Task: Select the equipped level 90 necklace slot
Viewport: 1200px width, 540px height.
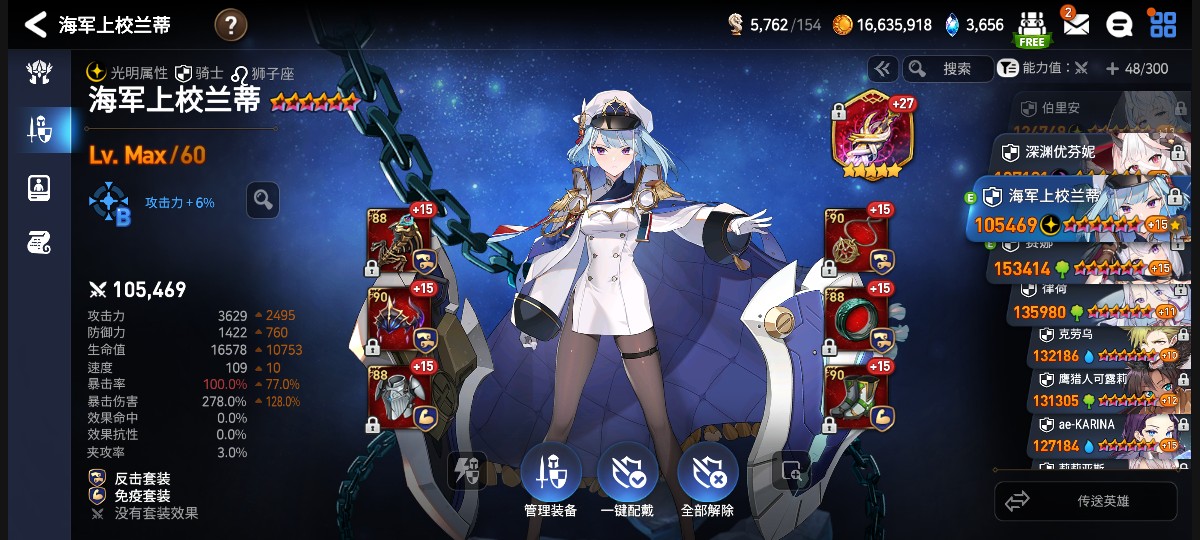Action: (x=856, y=241)
